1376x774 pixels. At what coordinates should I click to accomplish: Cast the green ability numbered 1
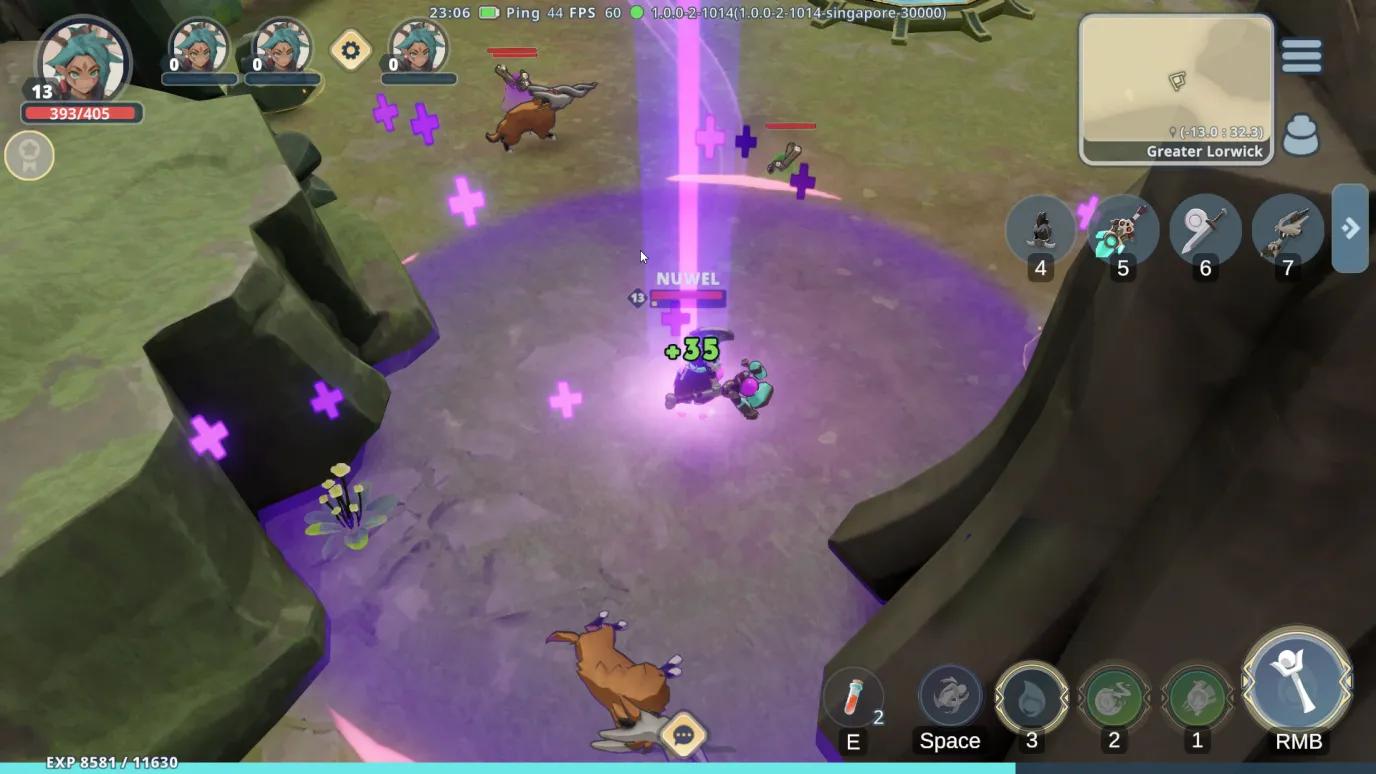pyautogui.click(x=1197, y=697)
